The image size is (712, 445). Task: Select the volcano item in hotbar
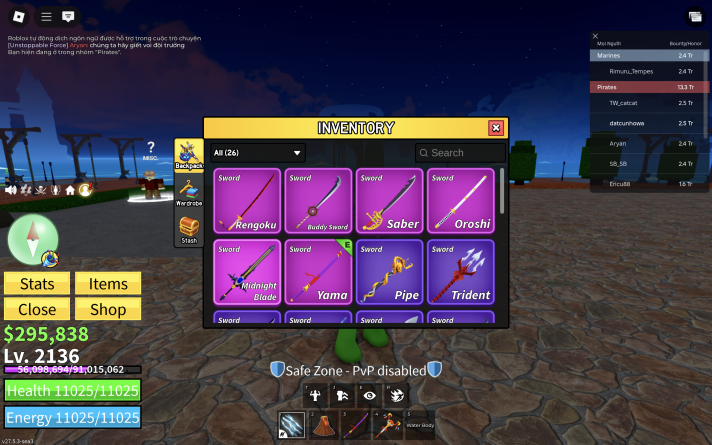324,426
